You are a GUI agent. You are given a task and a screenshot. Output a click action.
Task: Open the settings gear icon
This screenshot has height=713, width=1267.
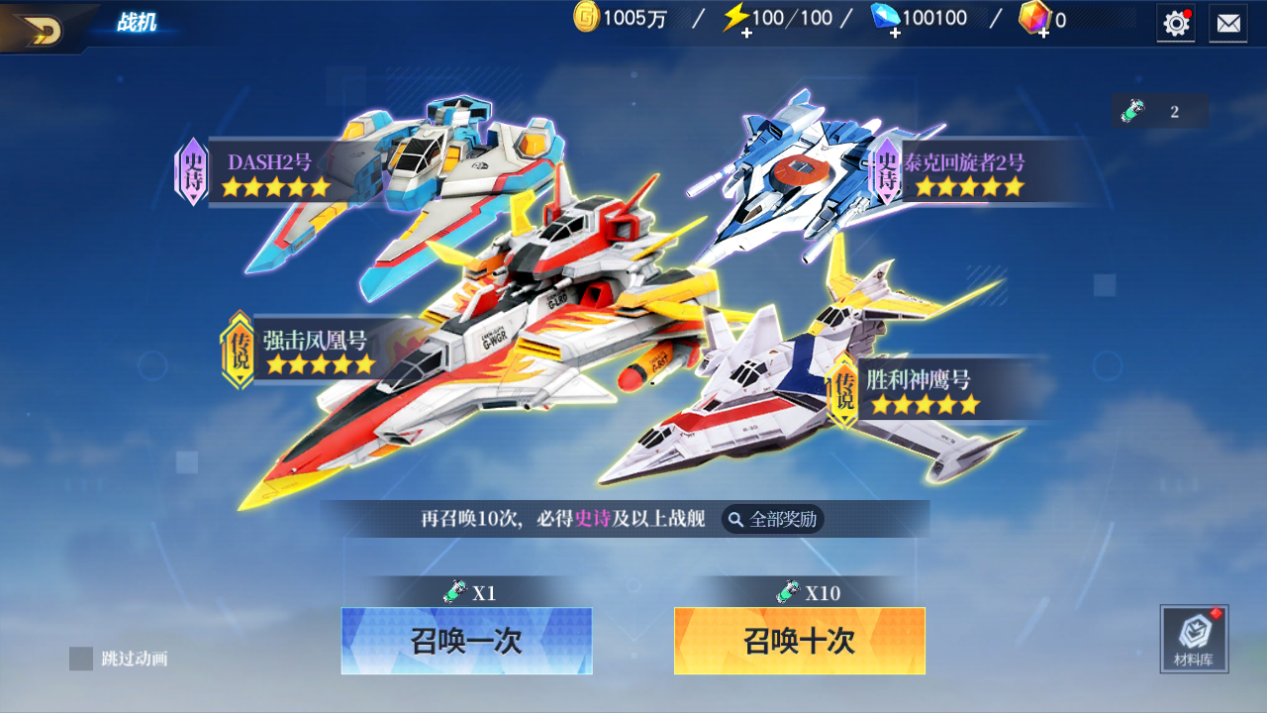(1176, 23)
